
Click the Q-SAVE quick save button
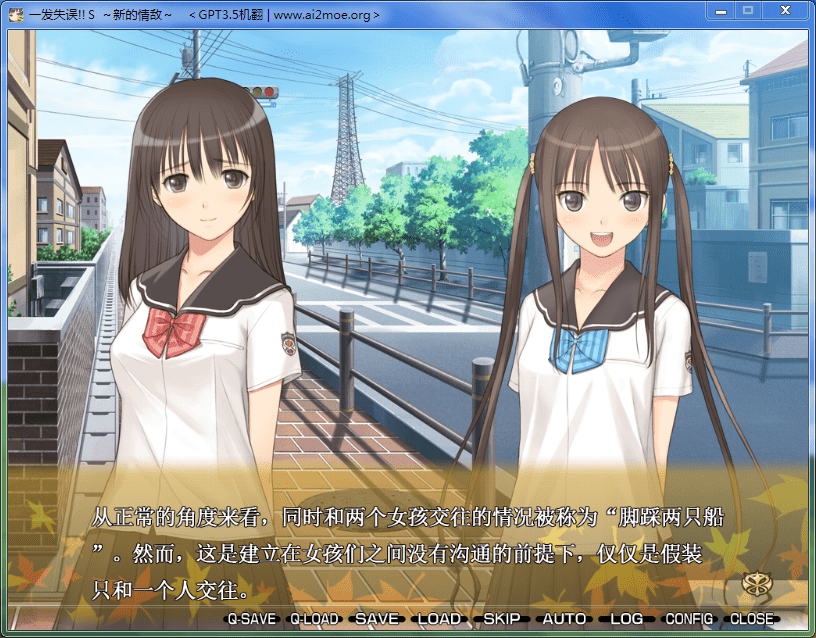(x=251, y=619)
